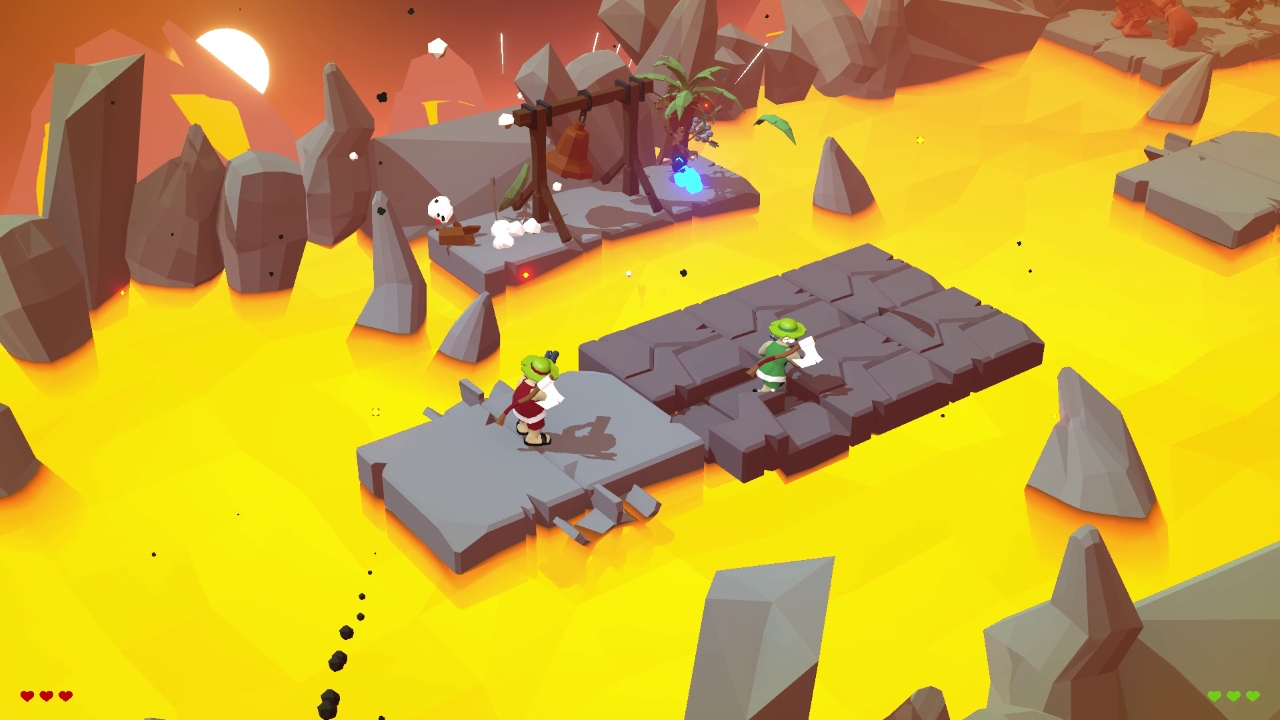Click the first red heart icon
The height and width of the screenshot is (720, 1280).
[x=26, y=695]
